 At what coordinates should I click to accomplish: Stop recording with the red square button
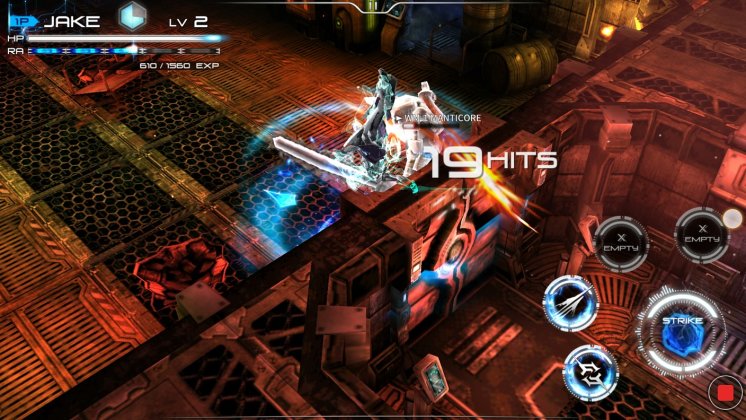(x=725, y=391)
